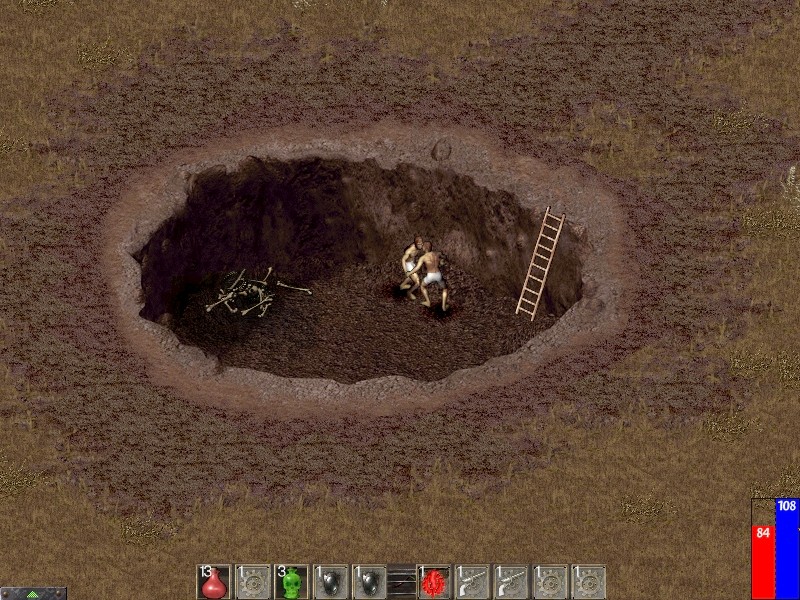Select the red potion hotbar slot
The width and height of the screenshot is (800, 600).
(213, 582)
